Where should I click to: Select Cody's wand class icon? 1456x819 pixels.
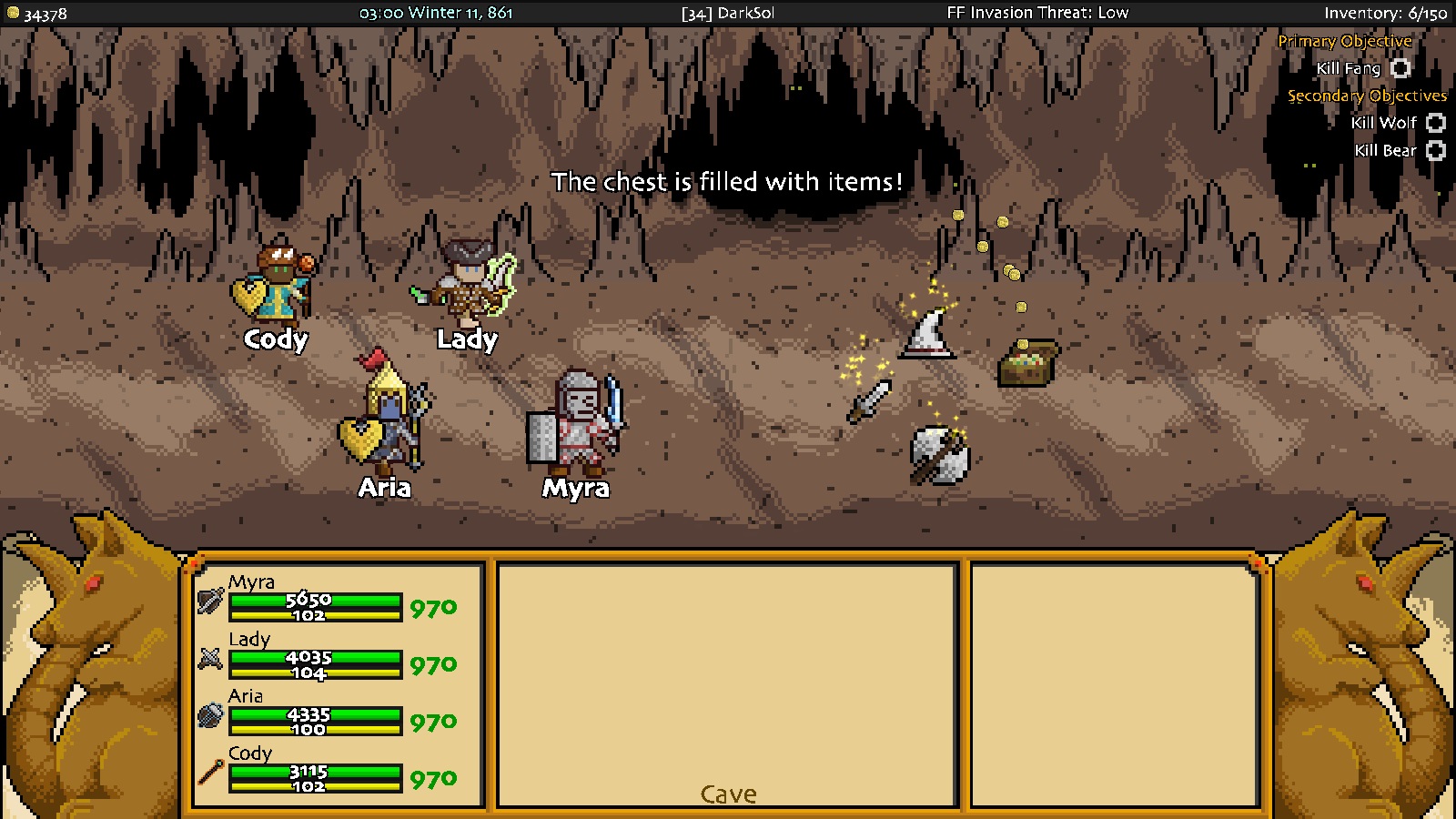click(x=209, y=773)
